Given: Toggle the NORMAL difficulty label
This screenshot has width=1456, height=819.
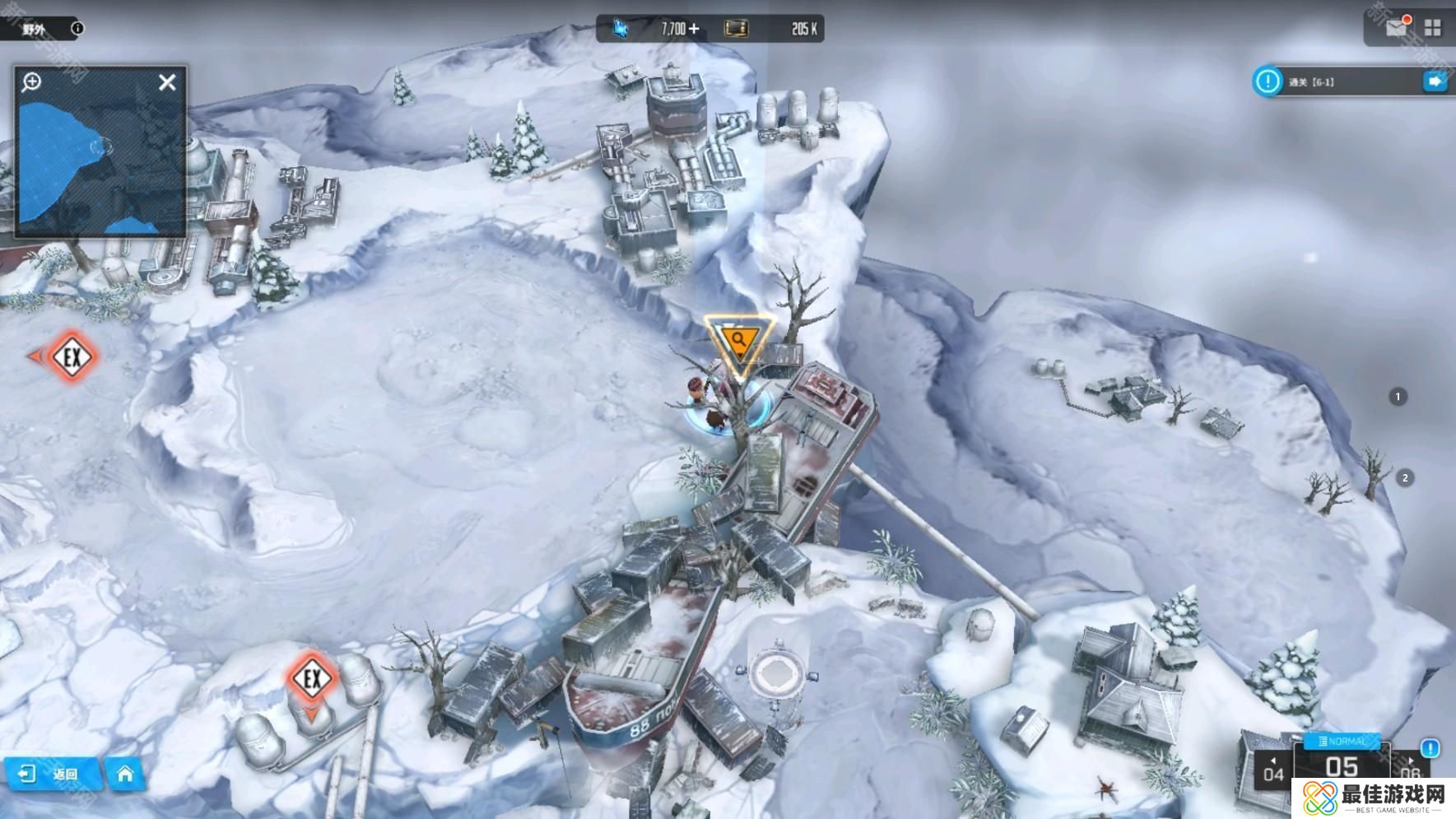Looking at the screenshot, I should (1342, 742).
